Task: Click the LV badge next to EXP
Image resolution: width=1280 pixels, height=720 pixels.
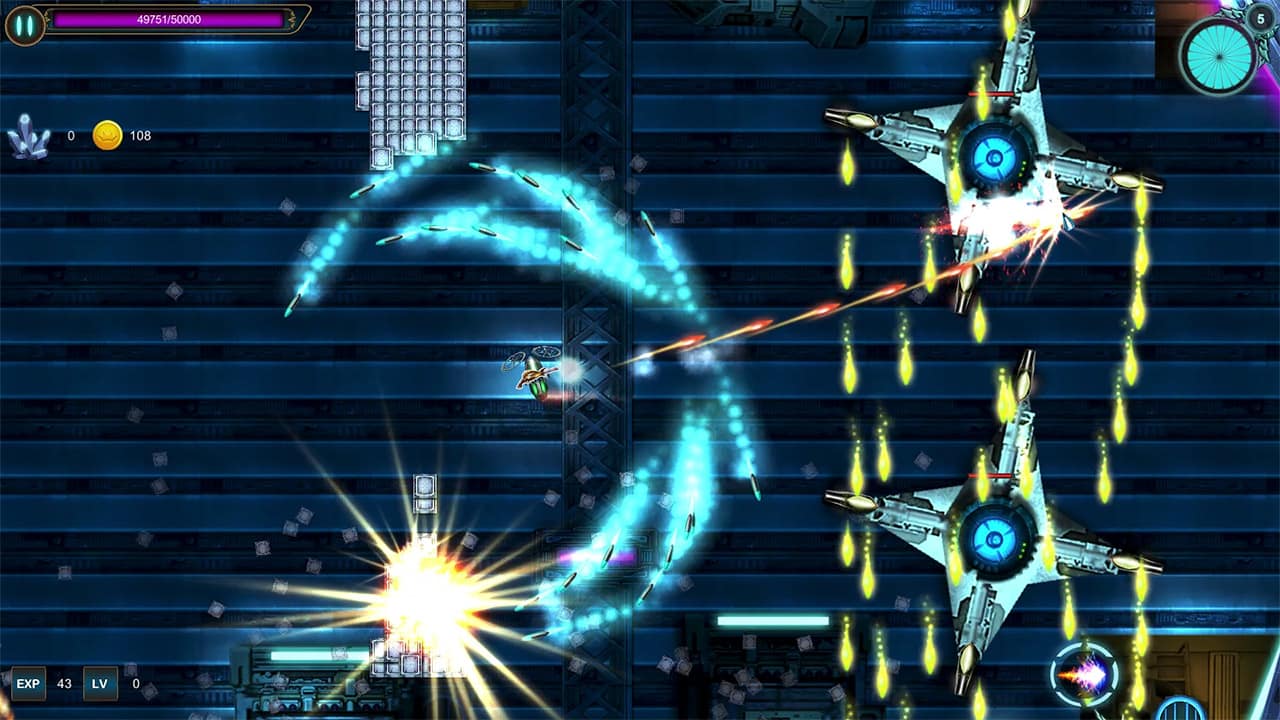Action: pyautogui.click(x=99, y=684)
